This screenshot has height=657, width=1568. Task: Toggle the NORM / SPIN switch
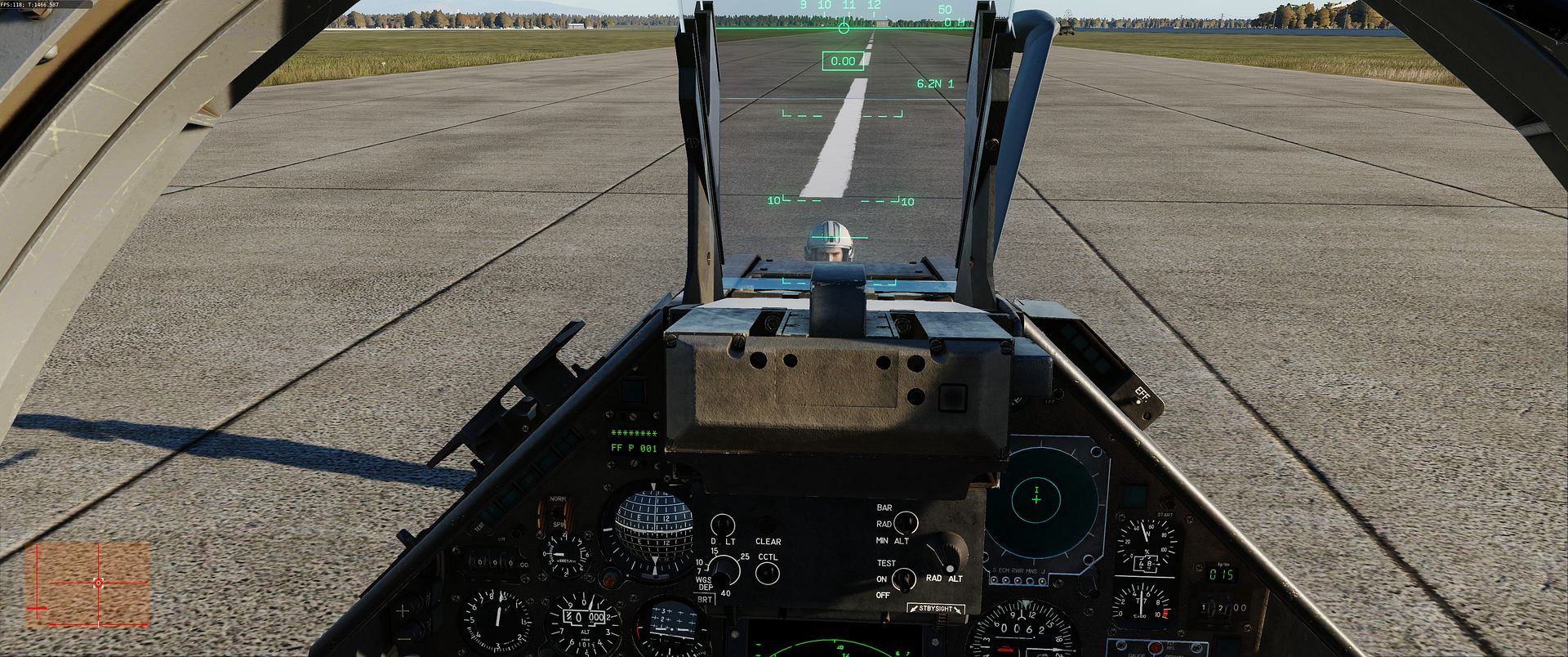pyautogui.click(x=558, y=513)
